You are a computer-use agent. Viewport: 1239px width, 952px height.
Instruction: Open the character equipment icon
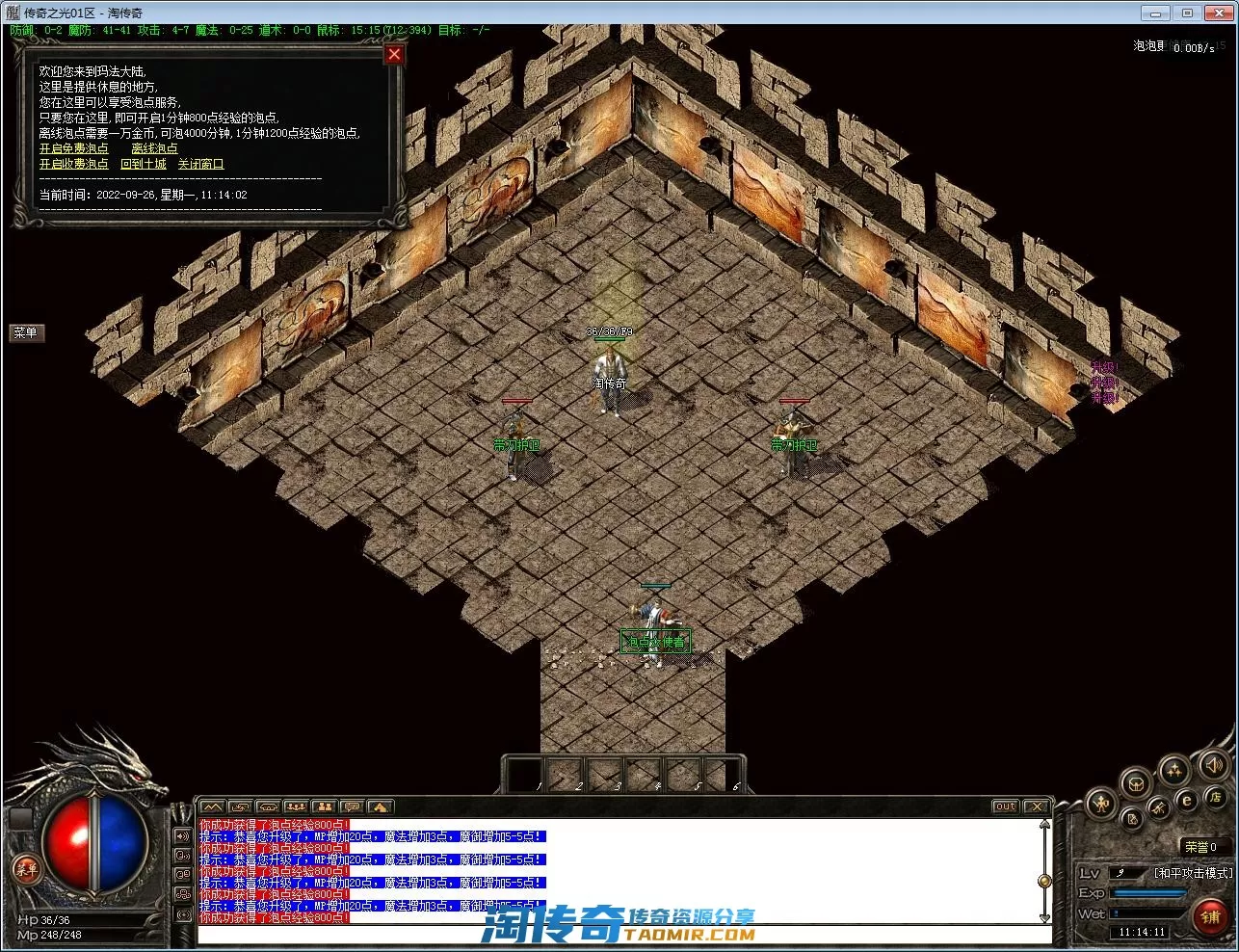pyautogui.click(x=1100, y=803)
